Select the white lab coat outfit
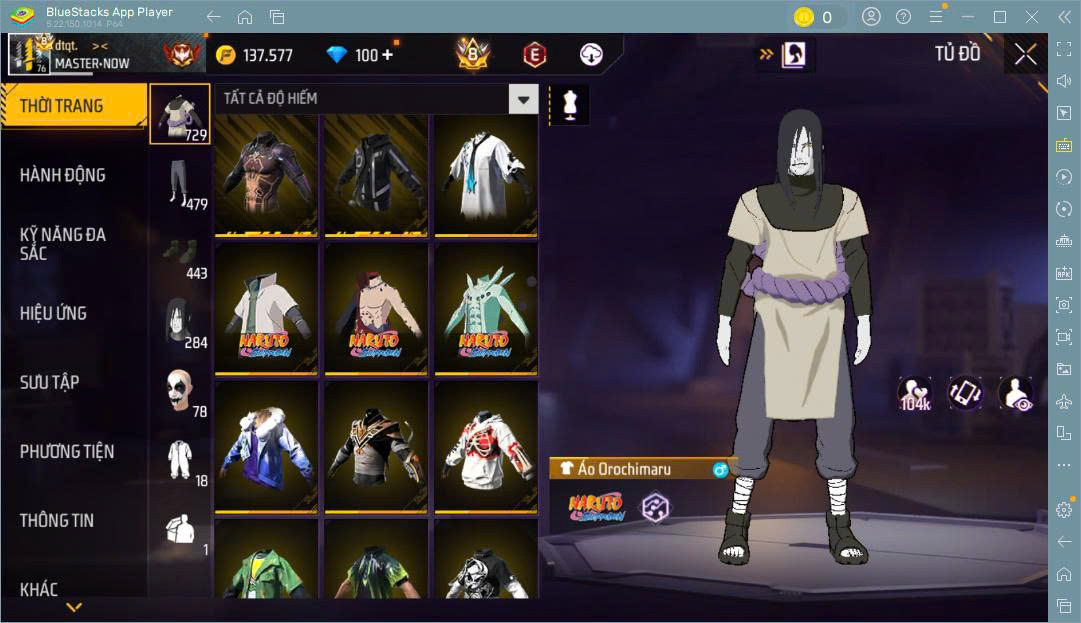 (x=485, y=175)
